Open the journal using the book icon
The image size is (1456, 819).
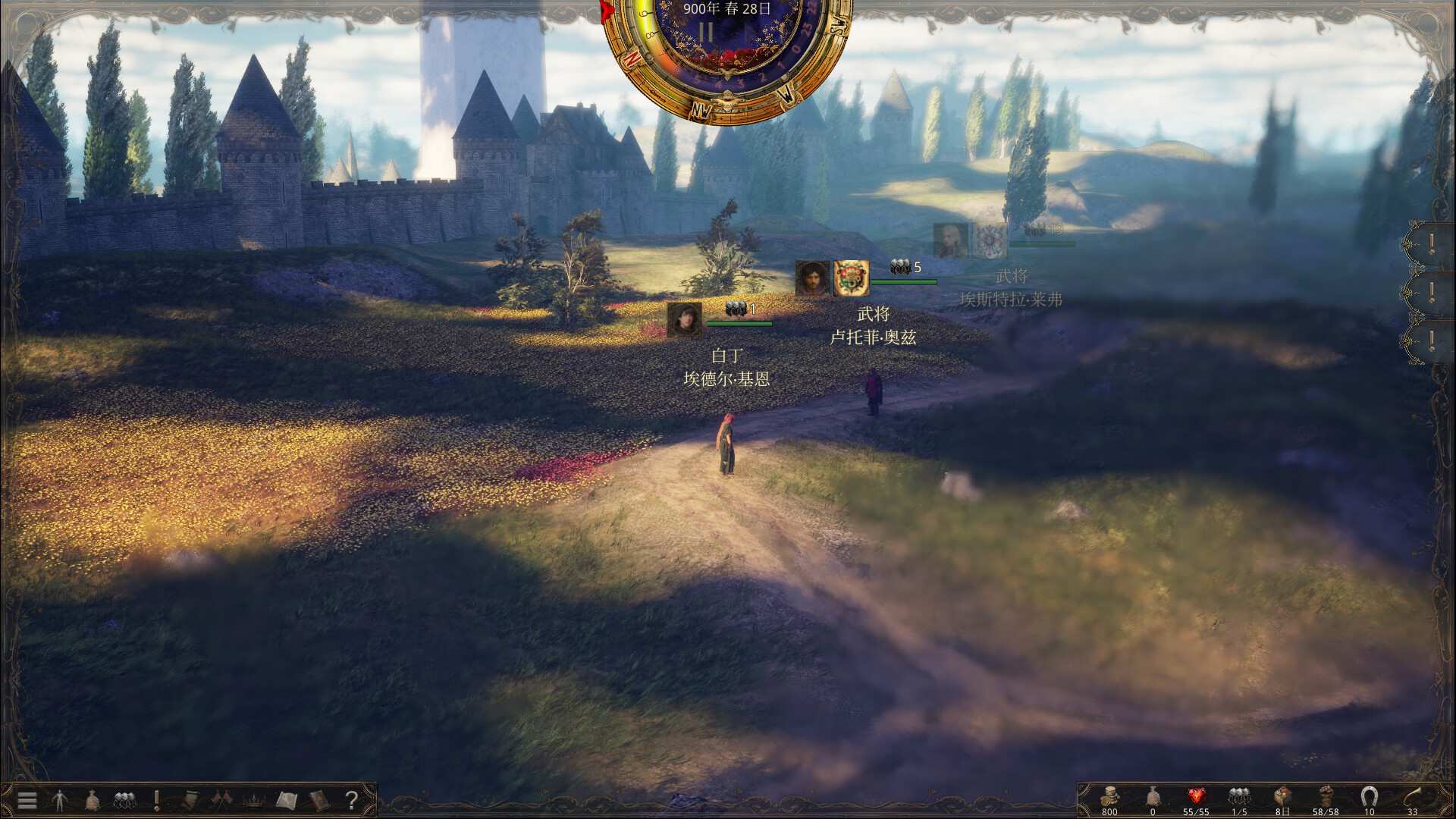point(318,800)
